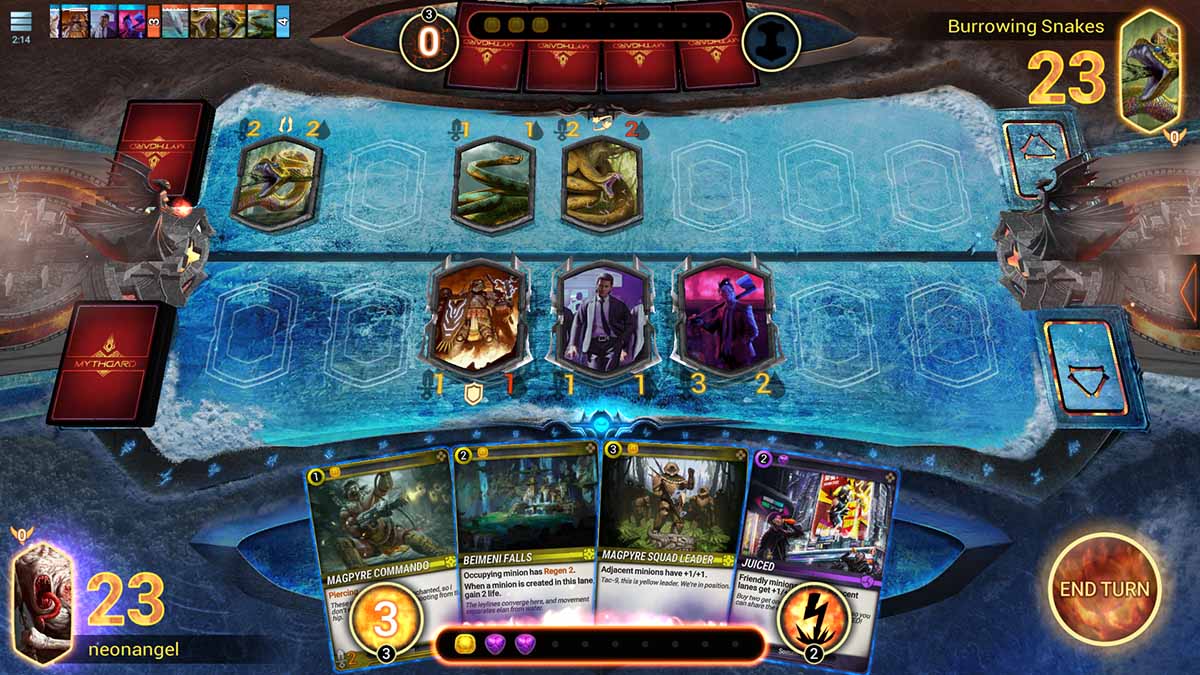Image resolution: width=1200 pixels, height=675 pixels.
Task: Open the hamburger menu icon
Action: tap(21, 21)
